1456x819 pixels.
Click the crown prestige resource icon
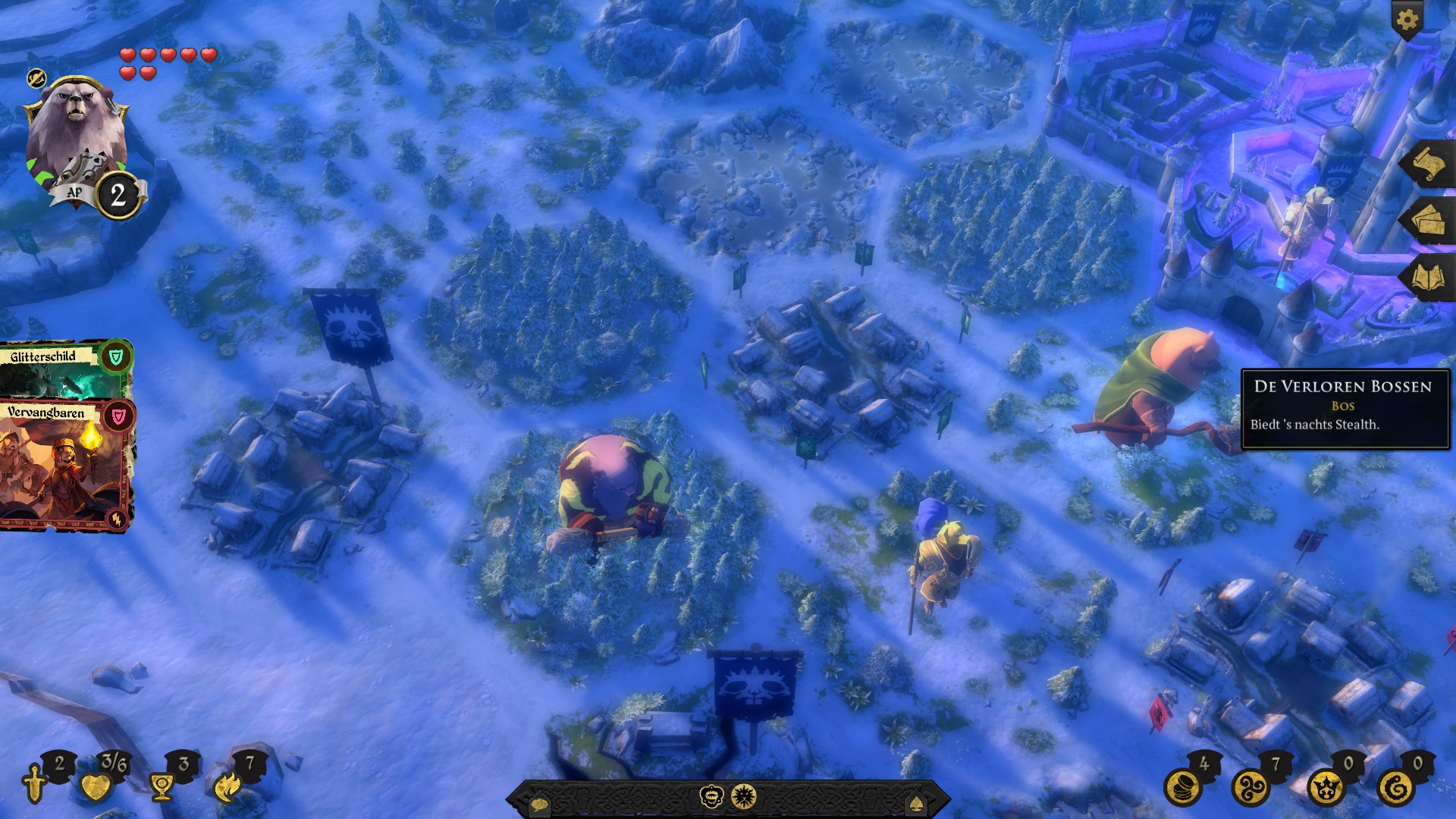[1326, 788]
